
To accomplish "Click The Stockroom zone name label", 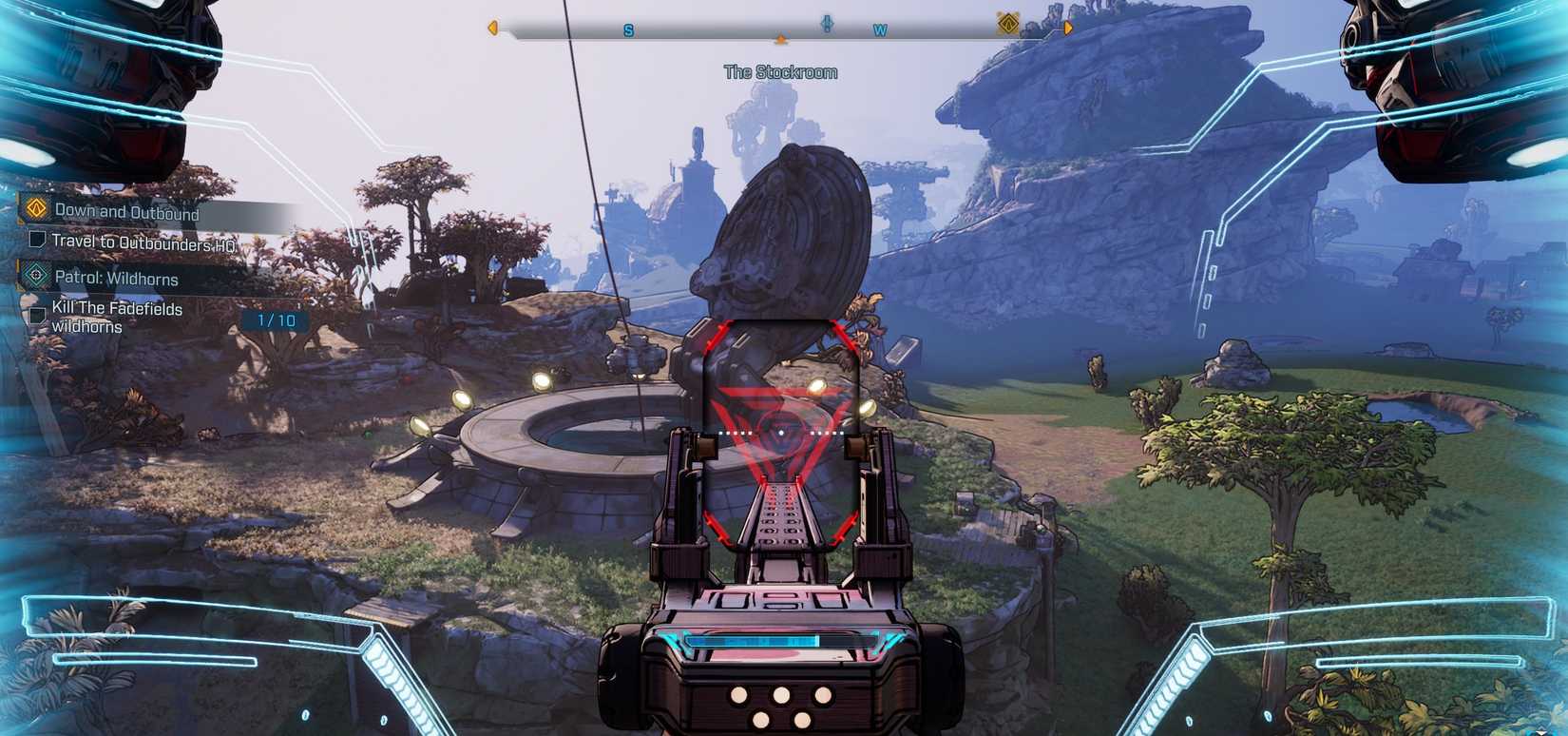I will 781,71.
